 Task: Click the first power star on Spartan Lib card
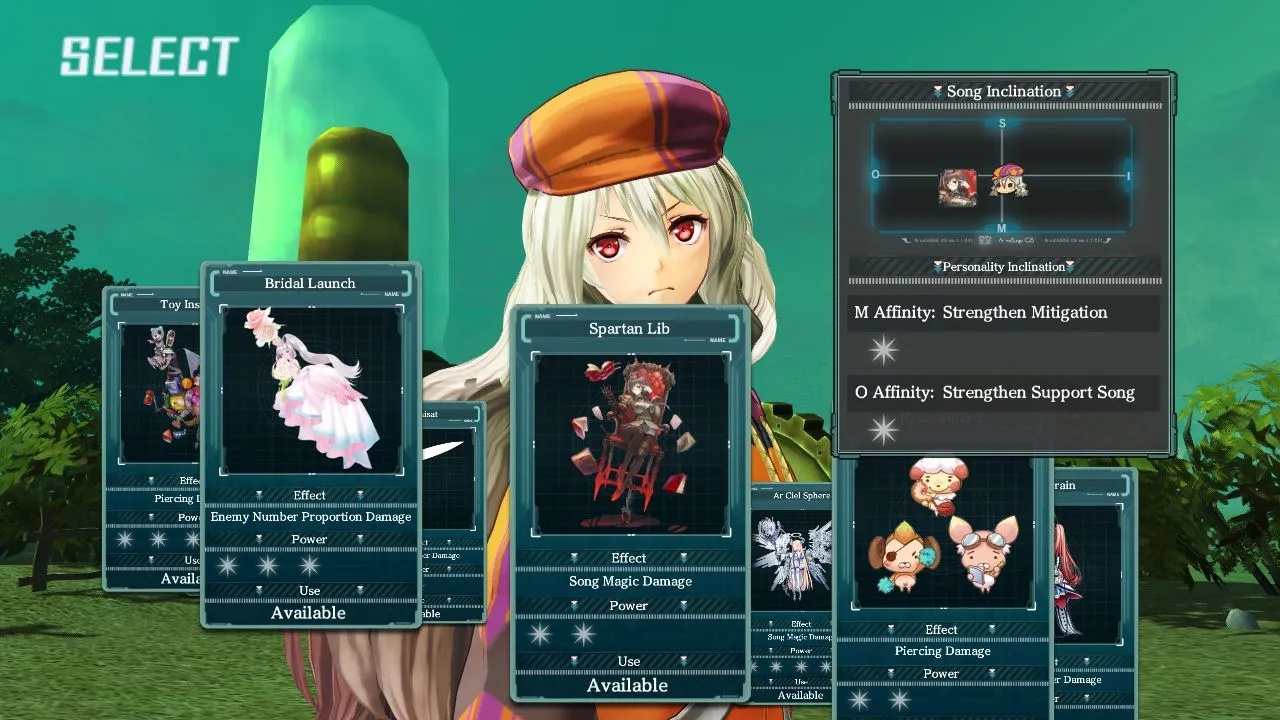[540, 634]
